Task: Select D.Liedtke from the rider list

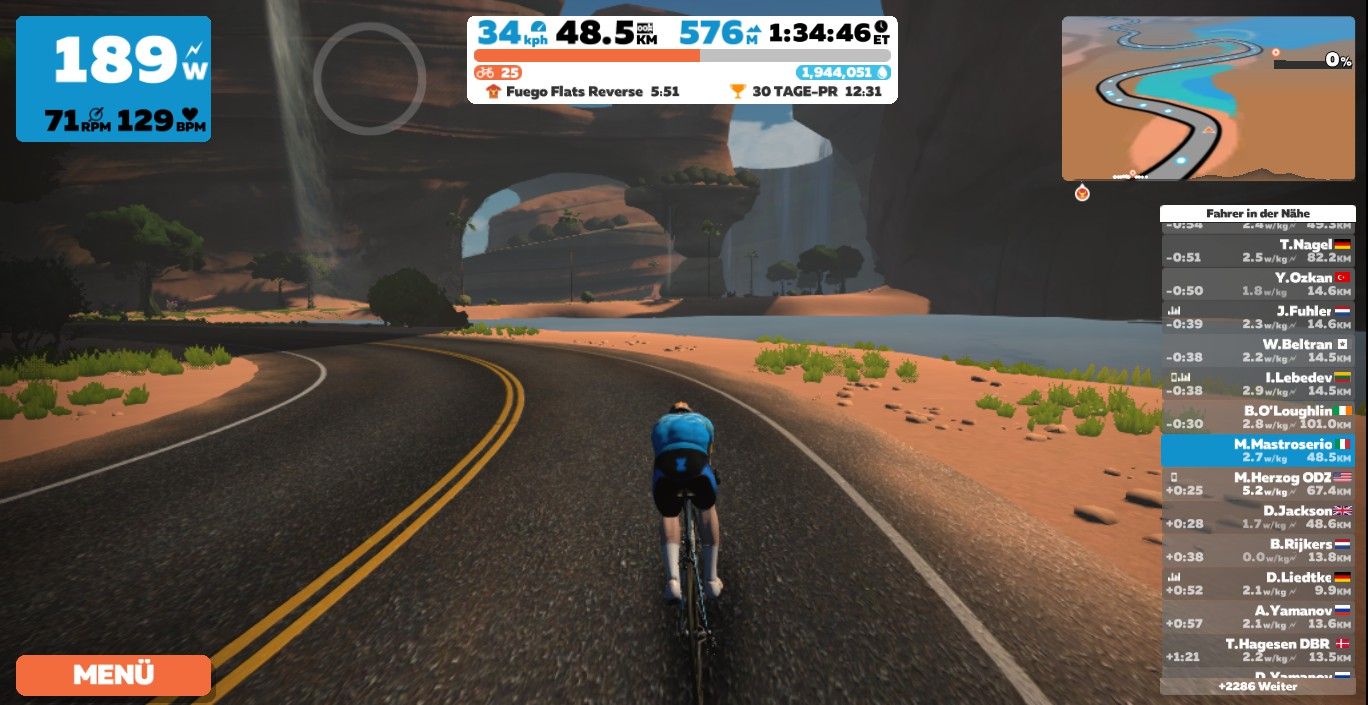Action: [x=1257, y=584]
